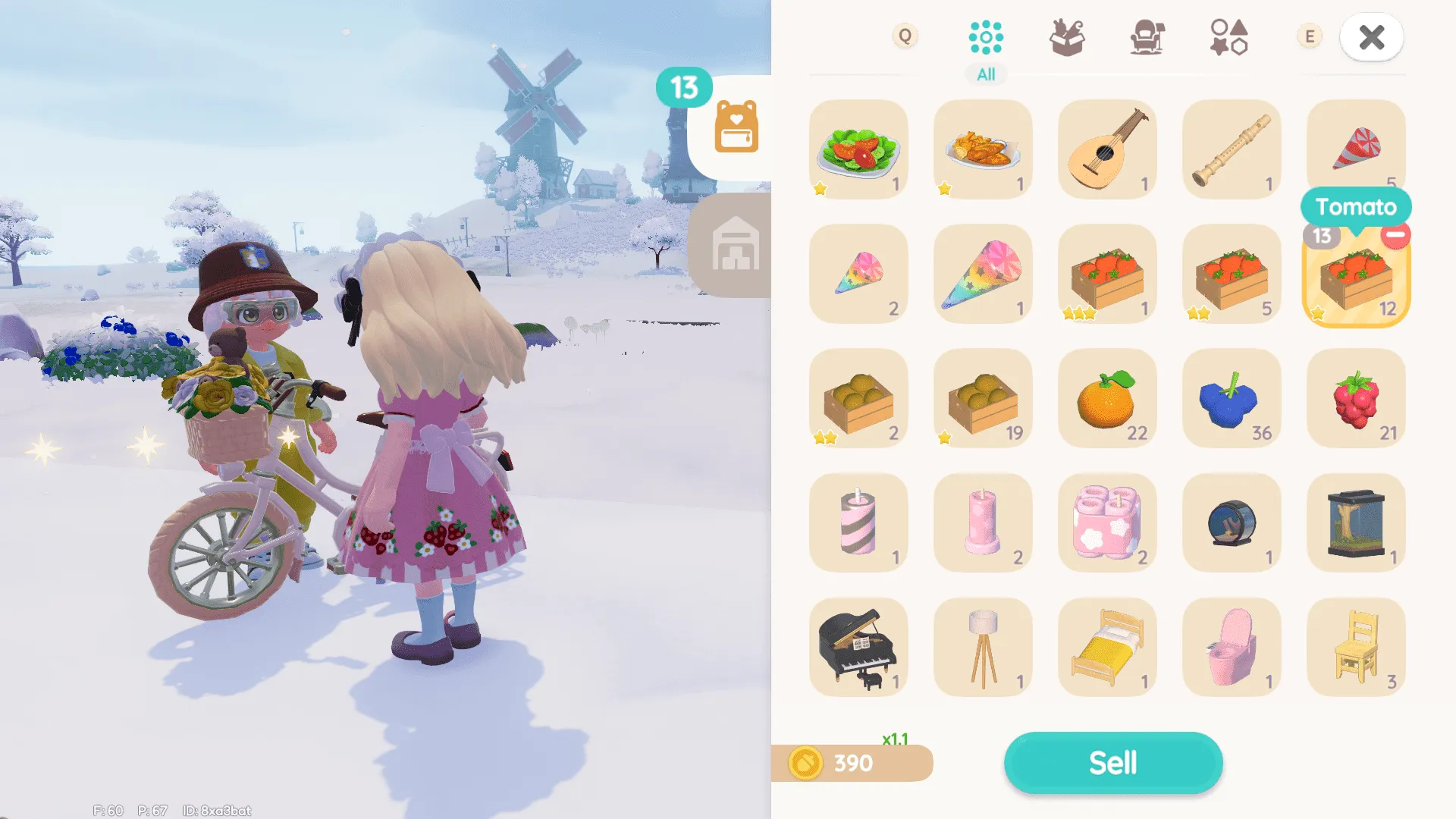Open the shapes category tab
This screenshot has height=819, width=1456.
click(1228, 38)
